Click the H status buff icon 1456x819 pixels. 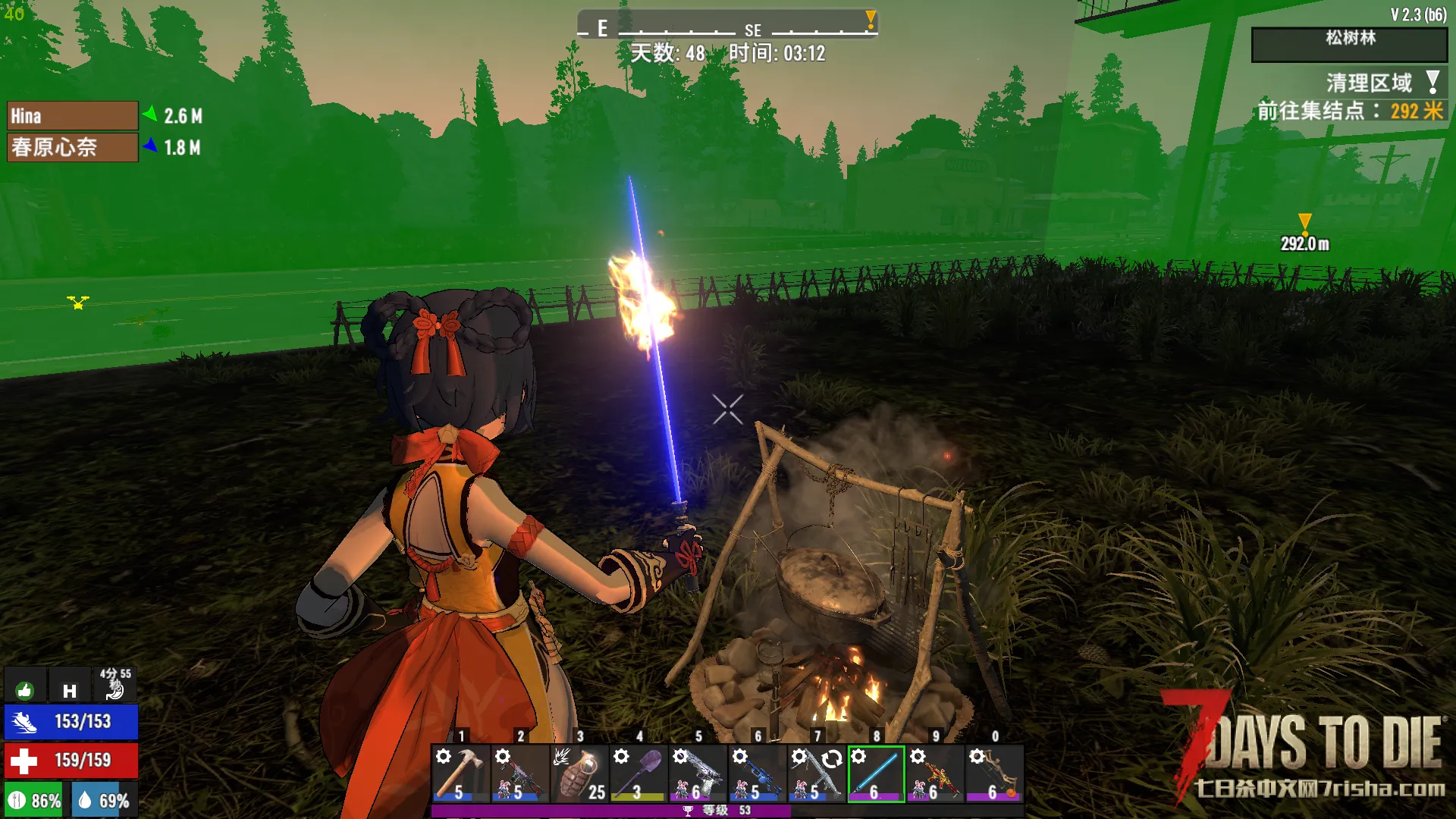tap(70, 689)
